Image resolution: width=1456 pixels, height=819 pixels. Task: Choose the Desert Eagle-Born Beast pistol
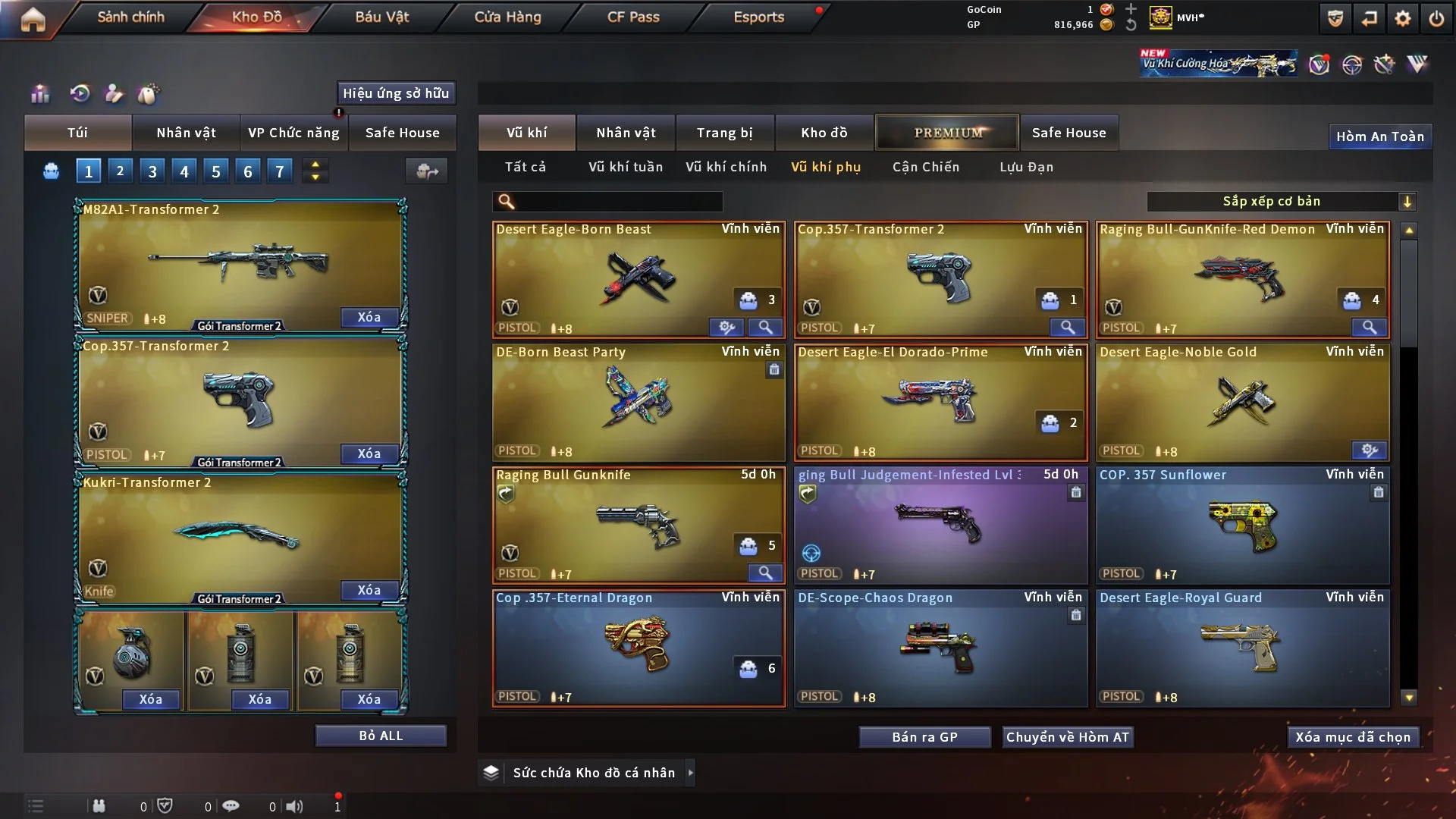pyautogui.click(x=637, y=279)
